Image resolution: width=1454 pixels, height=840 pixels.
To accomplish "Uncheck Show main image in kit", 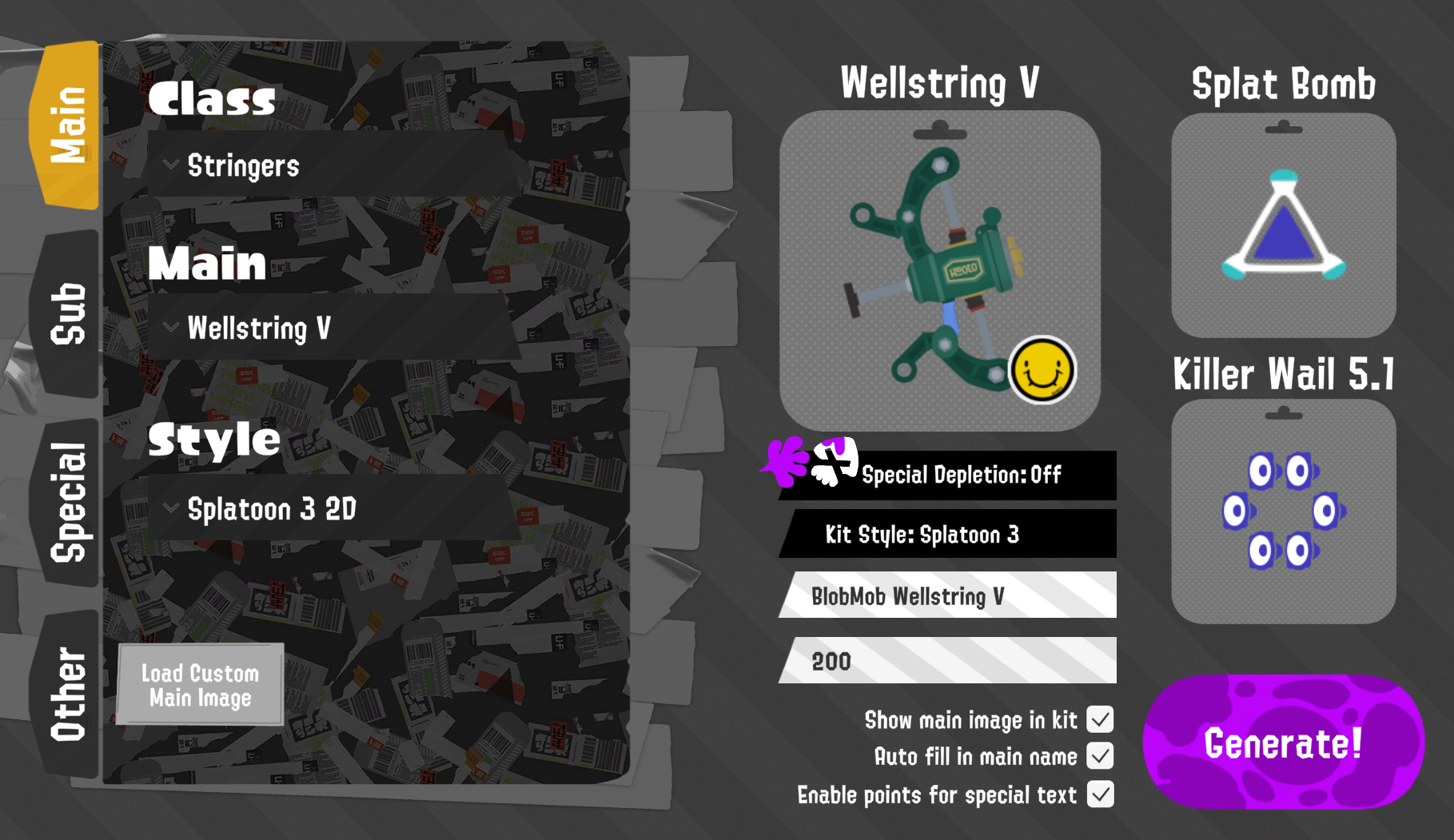I will pos(1100,720).
